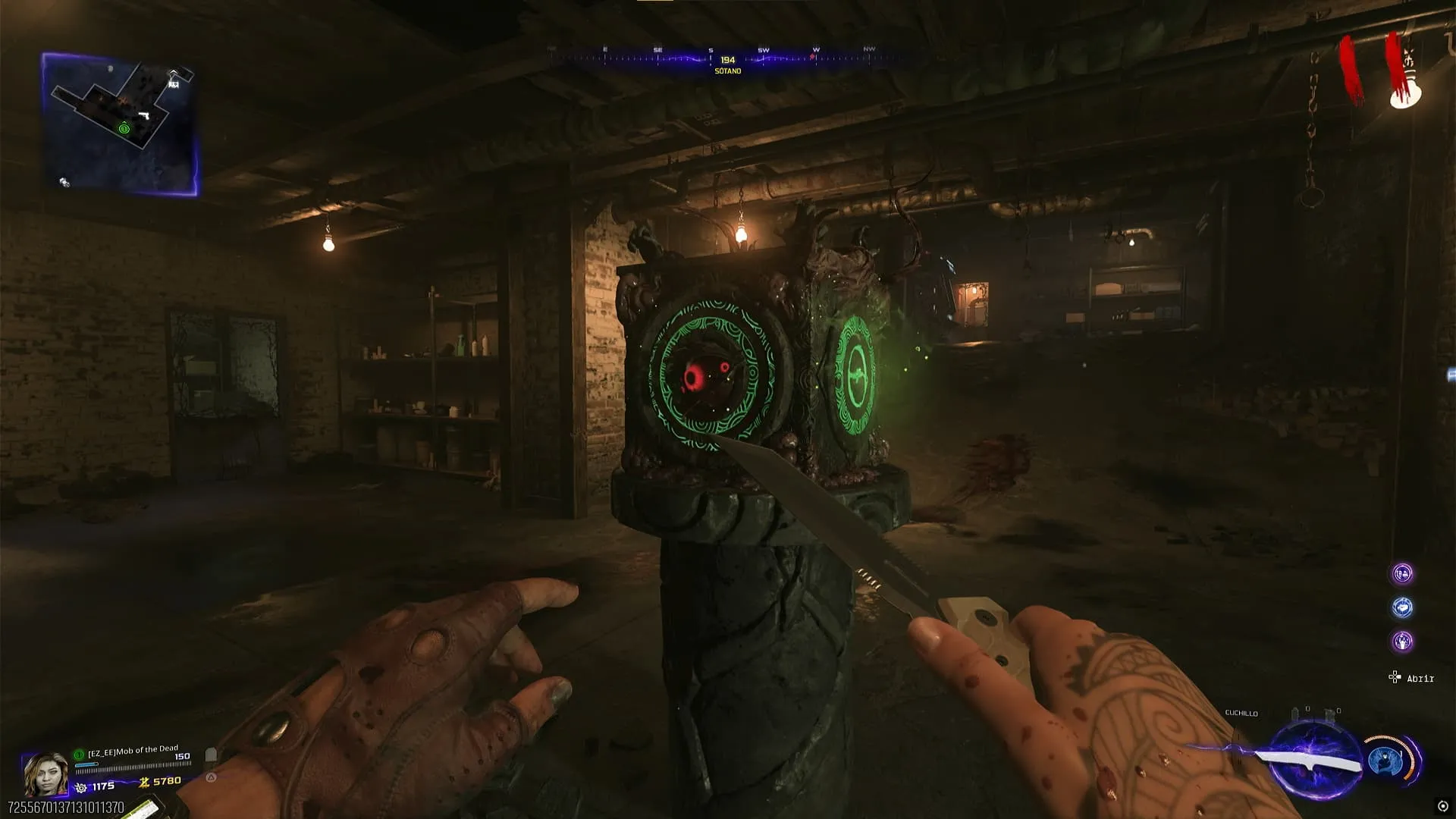The height and width of the screenshot is (819, 1456).
Task: Click the armor plate icon beside player name
Action: pos(212,755)
